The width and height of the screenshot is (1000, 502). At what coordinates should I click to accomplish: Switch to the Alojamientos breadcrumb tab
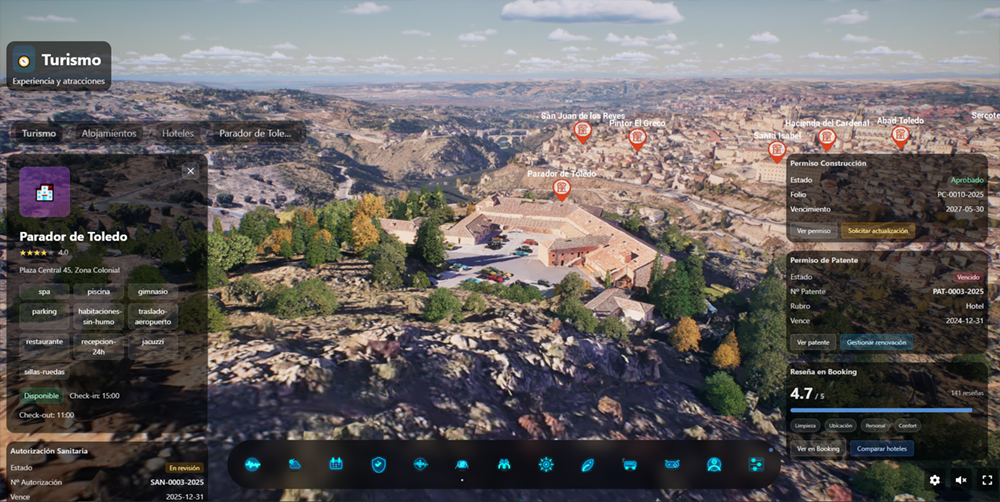(x=109, y=133)
